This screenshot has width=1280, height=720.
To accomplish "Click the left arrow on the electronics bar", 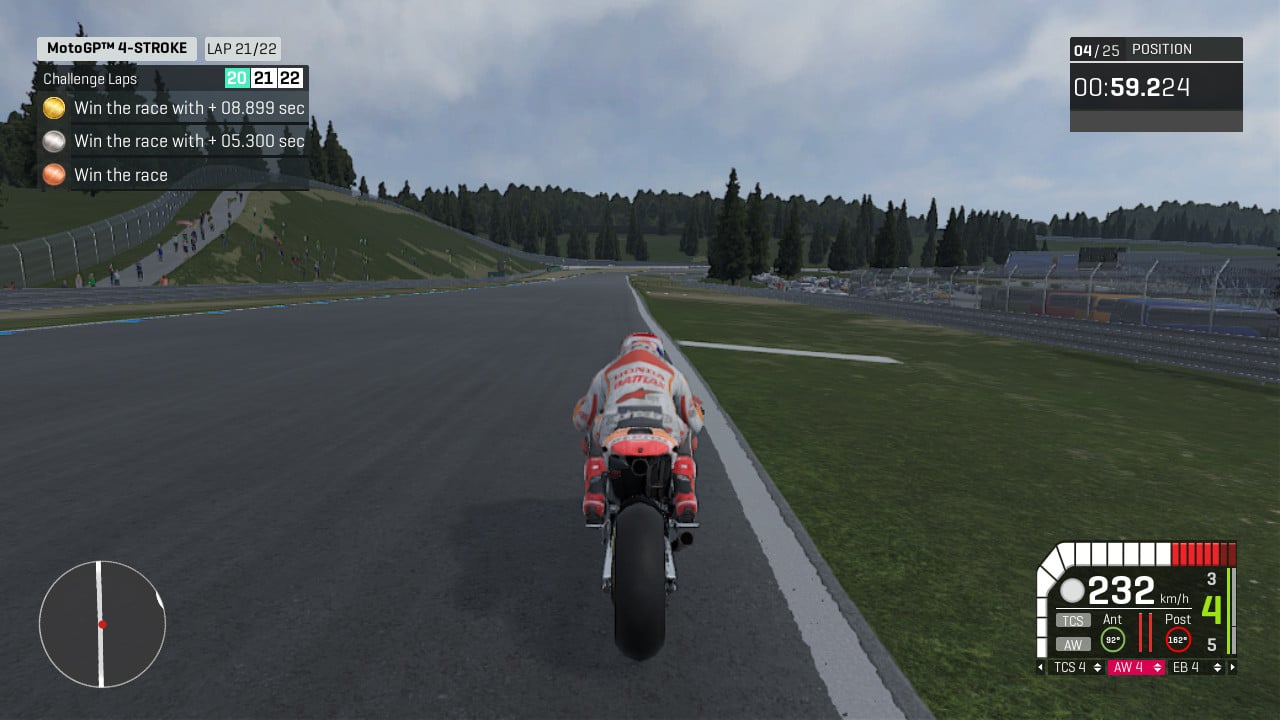I will (1039, 667).
